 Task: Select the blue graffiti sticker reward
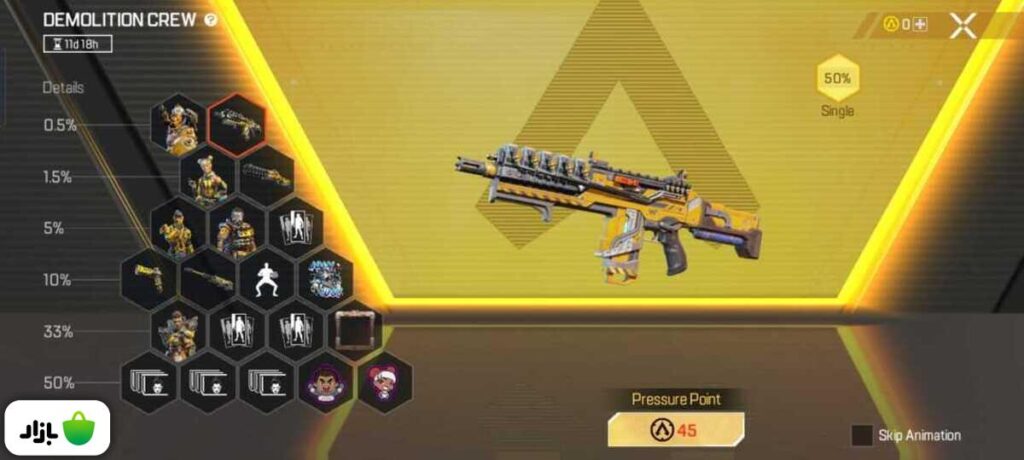[x=325, y=280]
